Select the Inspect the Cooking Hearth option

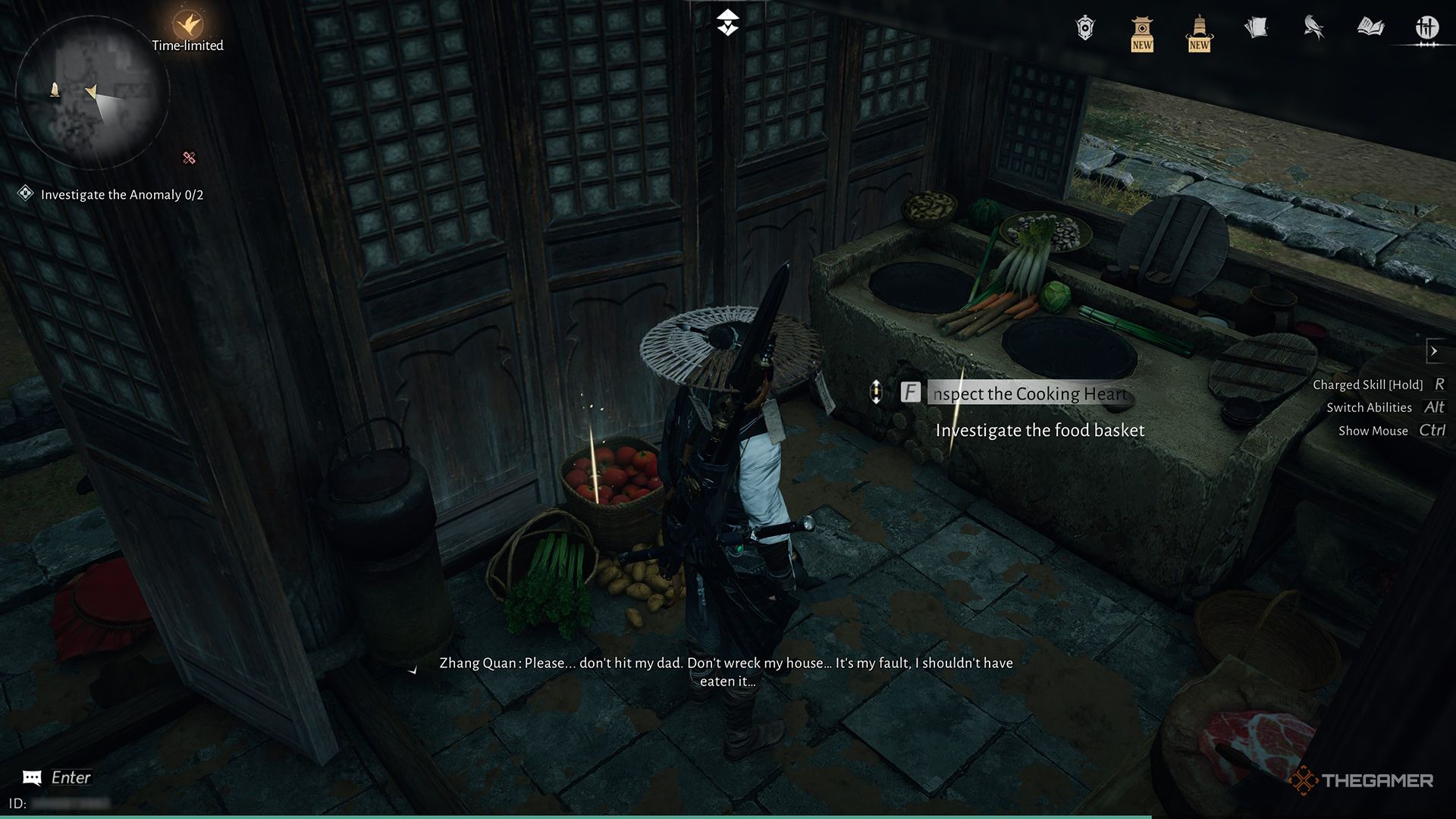click(x=1028, y=394)
